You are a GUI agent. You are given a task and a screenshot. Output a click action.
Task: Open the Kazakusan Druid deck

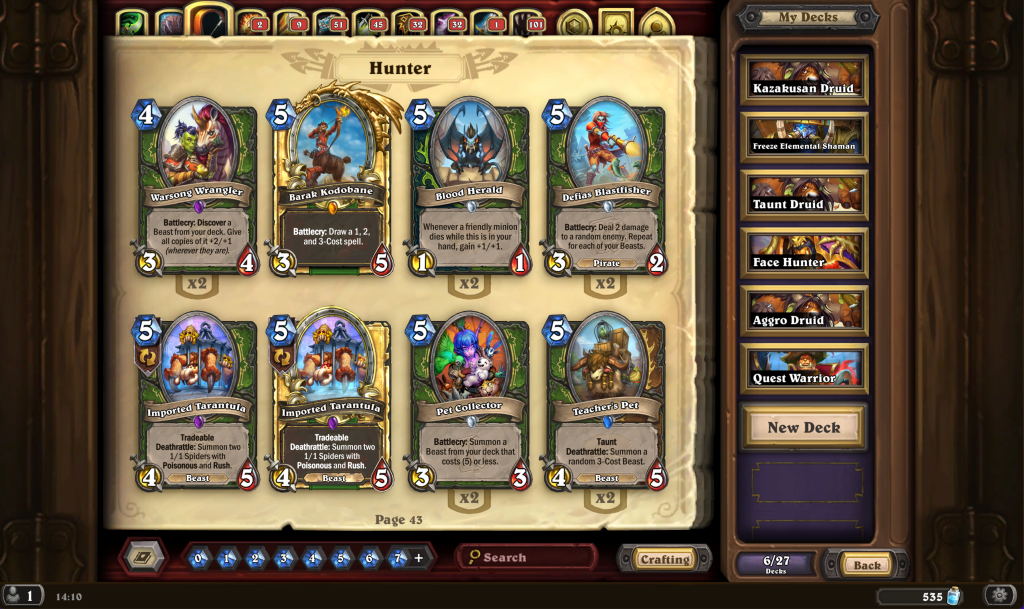tap(804, 80)
